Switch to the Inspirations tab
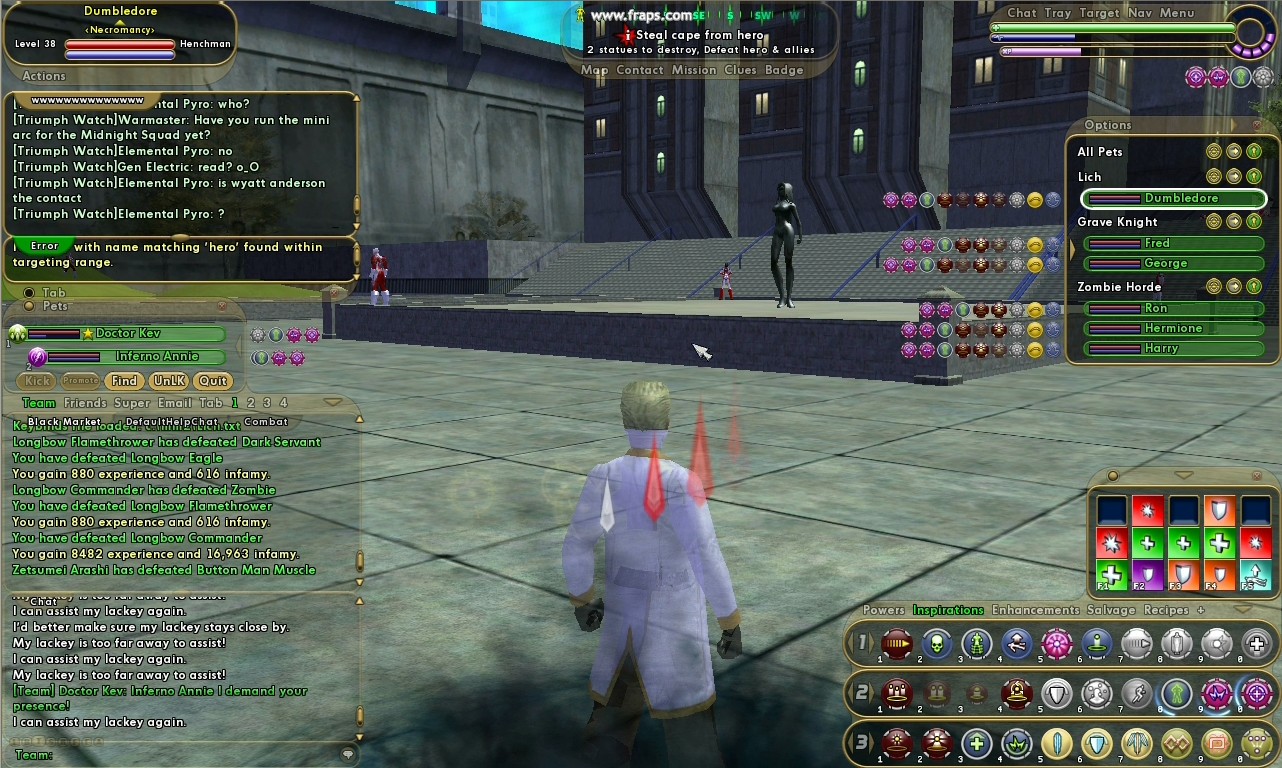 pos(948,610)
